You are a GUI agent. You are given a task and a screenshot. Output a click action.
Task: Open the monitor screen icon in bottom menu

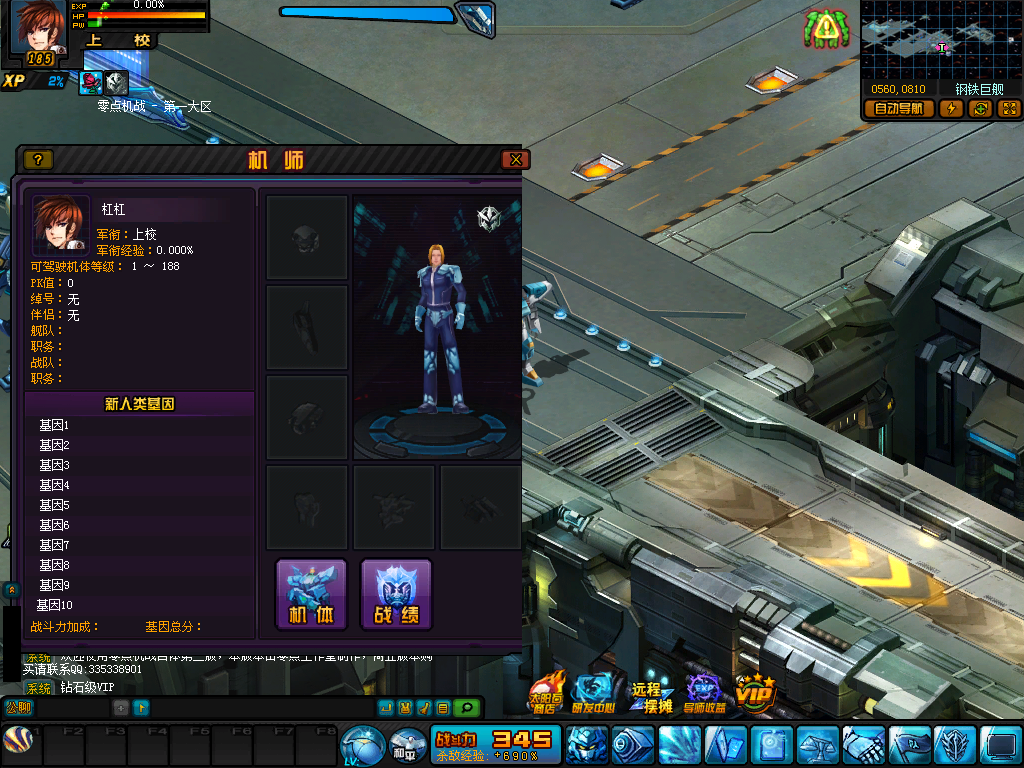1000,746
